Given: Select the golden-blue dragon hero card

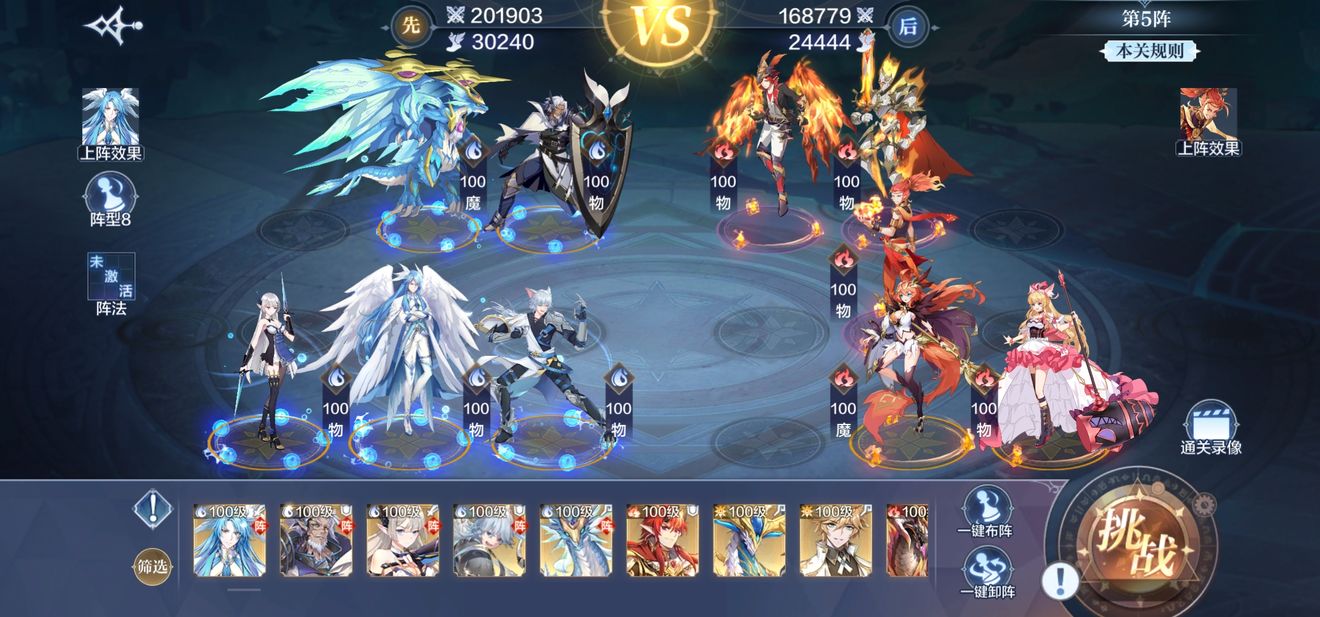Looking at the screenshot, I should point(749,540).
